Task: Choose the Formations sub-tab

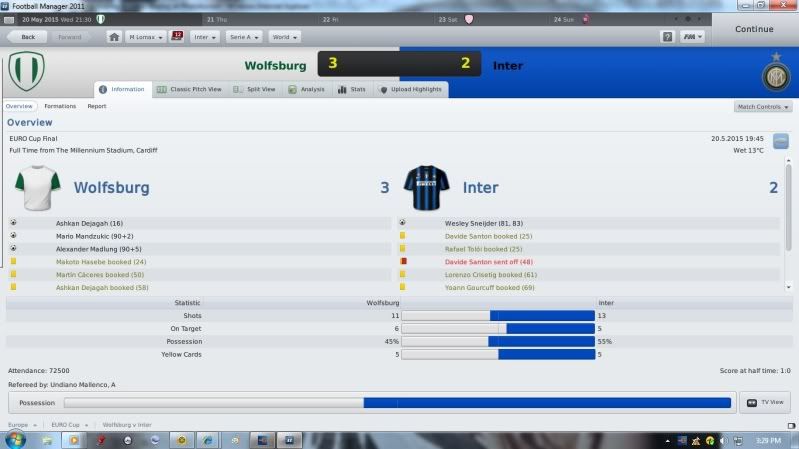Action: pyautogui.click(x=60, y=106)
